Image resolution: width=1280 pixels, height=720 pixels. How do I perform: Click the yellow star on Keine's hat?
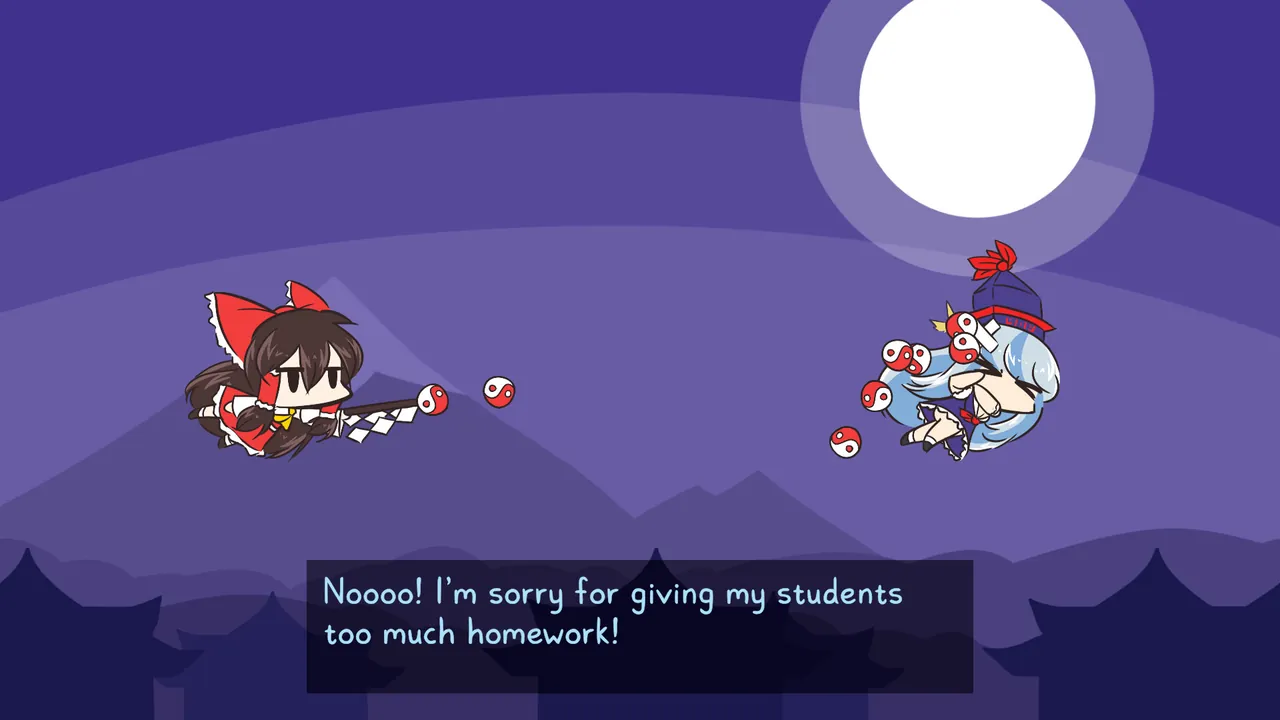(x=944, y=320)
